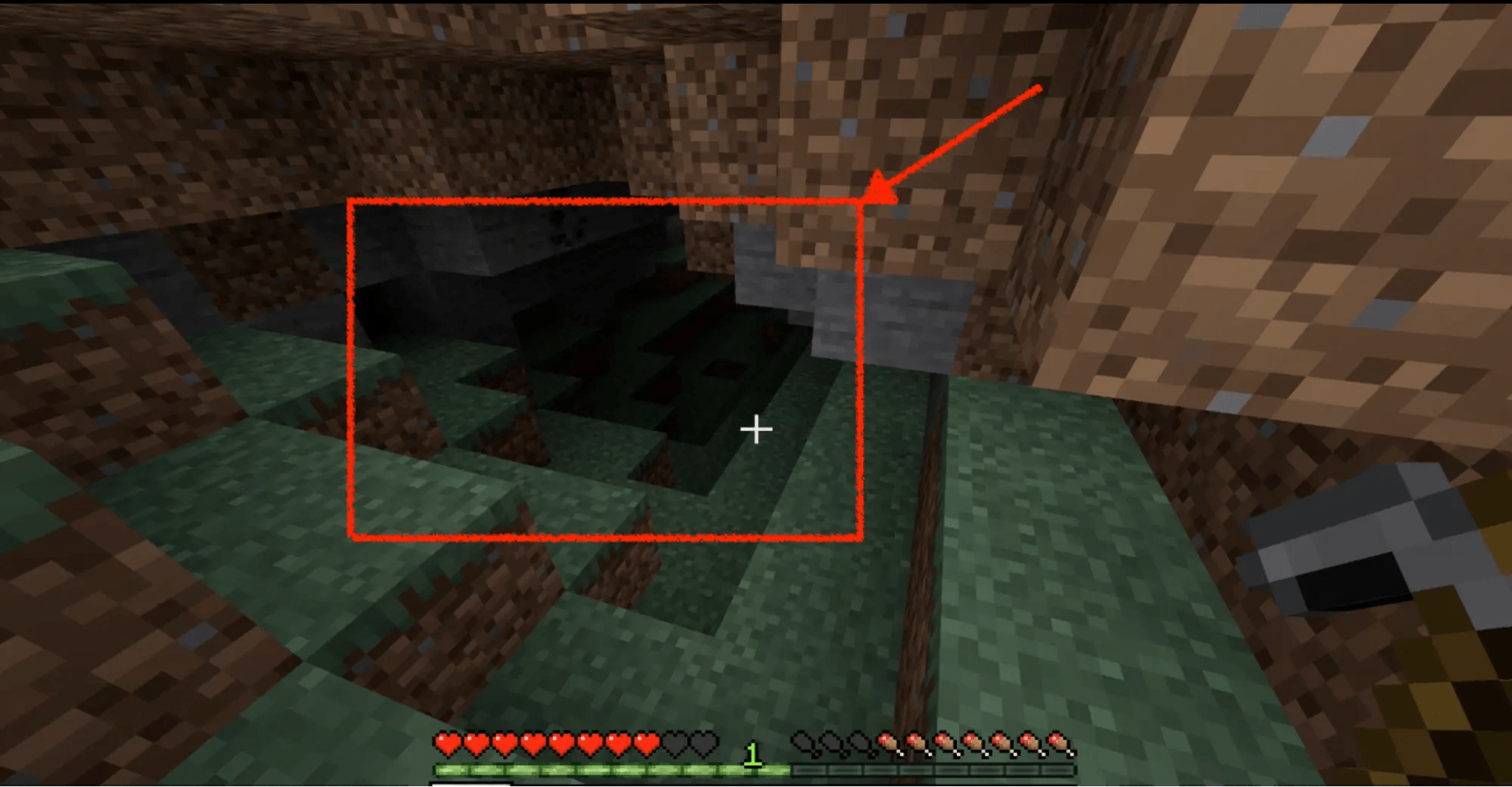Click the first red heart in health bar
1512x787 pixels.
tap(446, 741)
